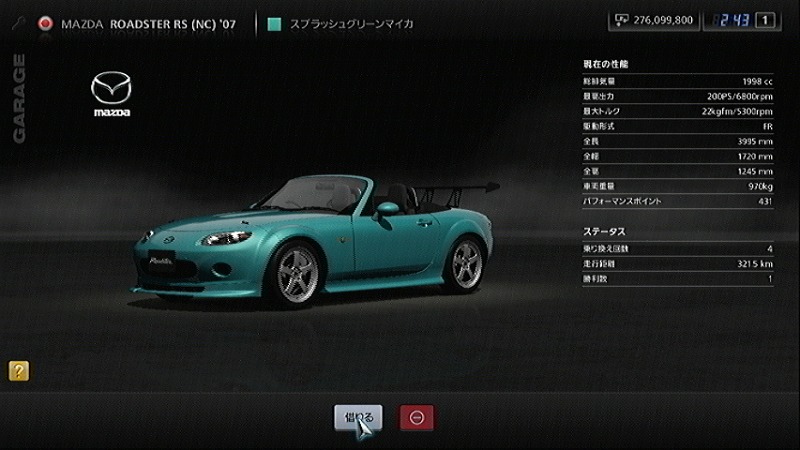Click the red cancel button
Image resolution: width=800 pixels, height=450 pixels.
coord(416,417)
